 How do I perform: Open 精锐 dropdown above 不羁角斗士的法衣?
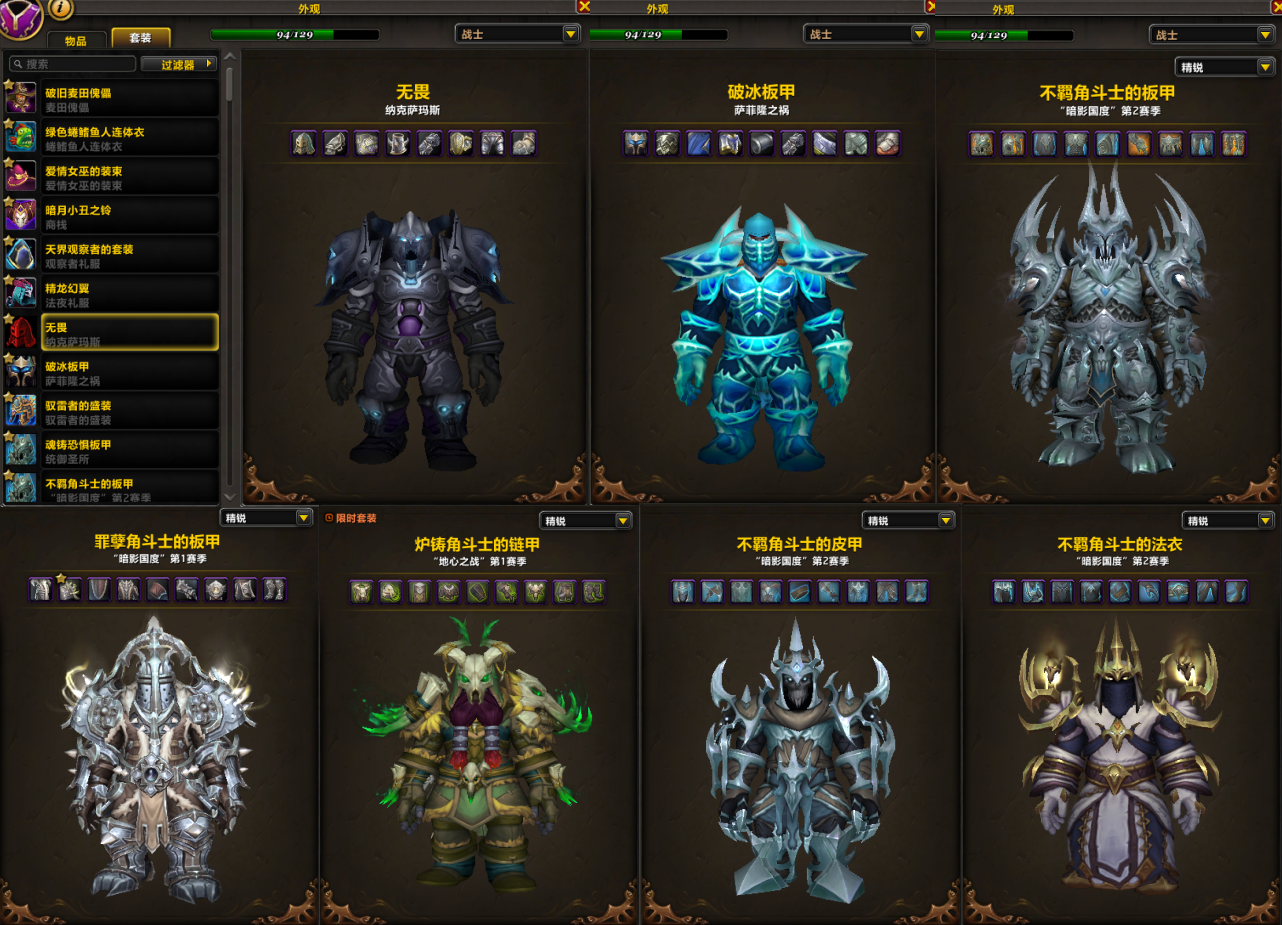[1228, 521]
